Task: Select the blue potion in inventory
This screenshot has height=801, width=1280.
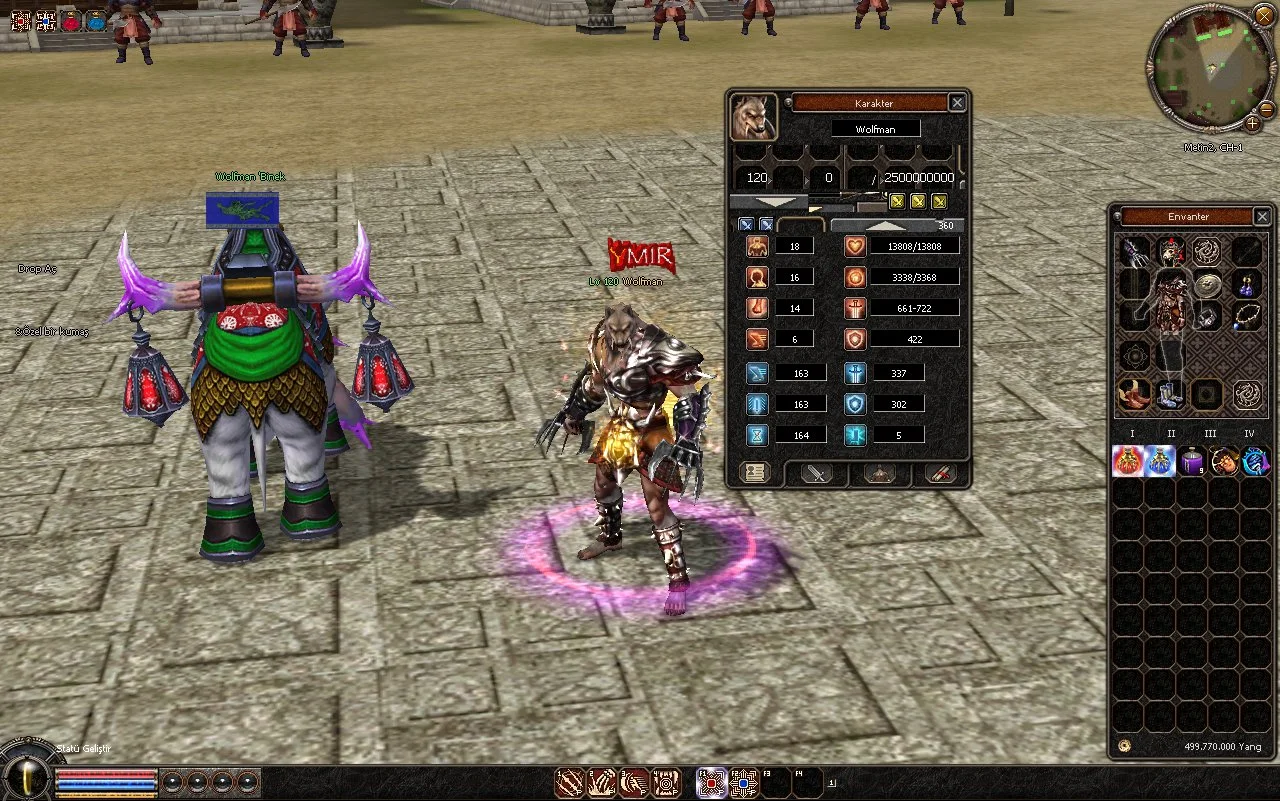Action: (x=1160, y=461)
